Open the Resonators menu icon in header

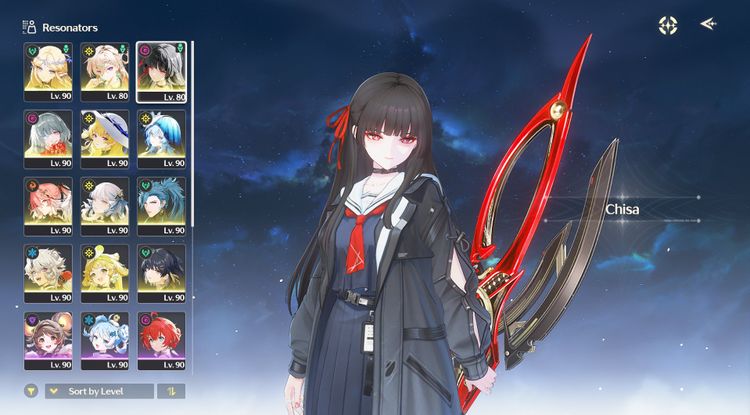(x=28, y=27)
